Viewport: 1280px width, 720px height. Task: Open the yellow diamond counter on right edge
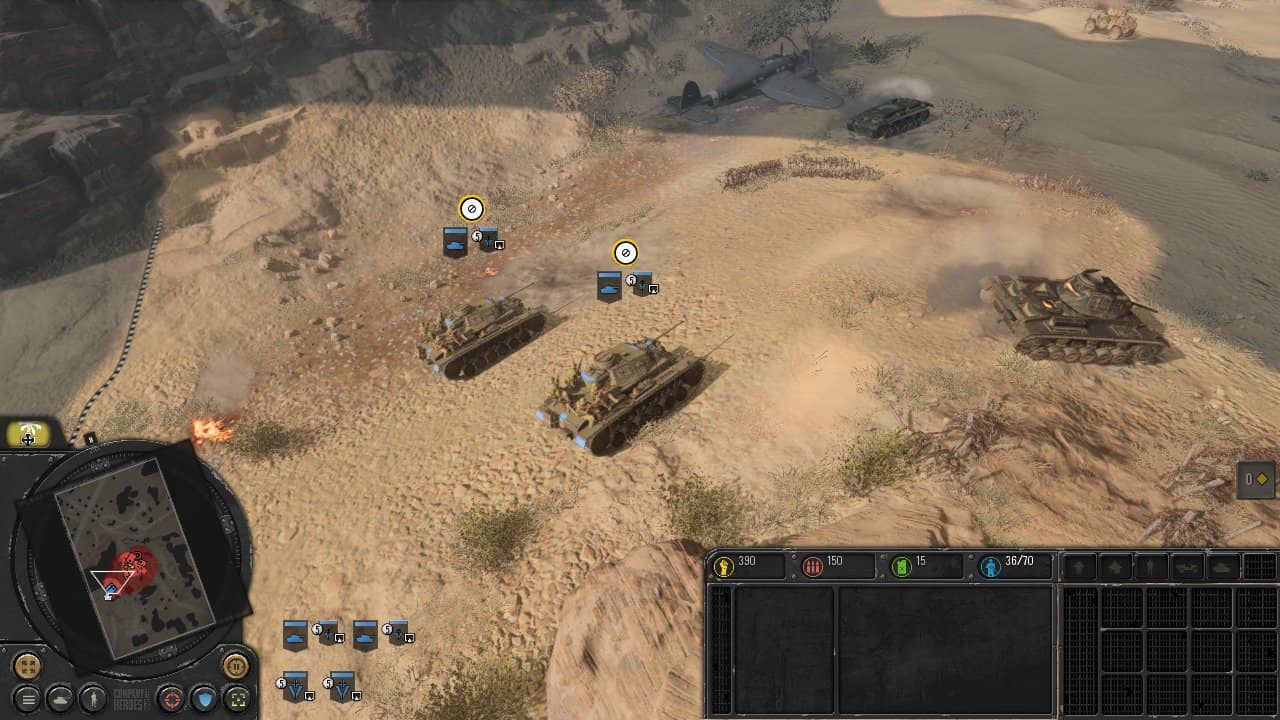pyautogui.click(x=1256, y=479)
